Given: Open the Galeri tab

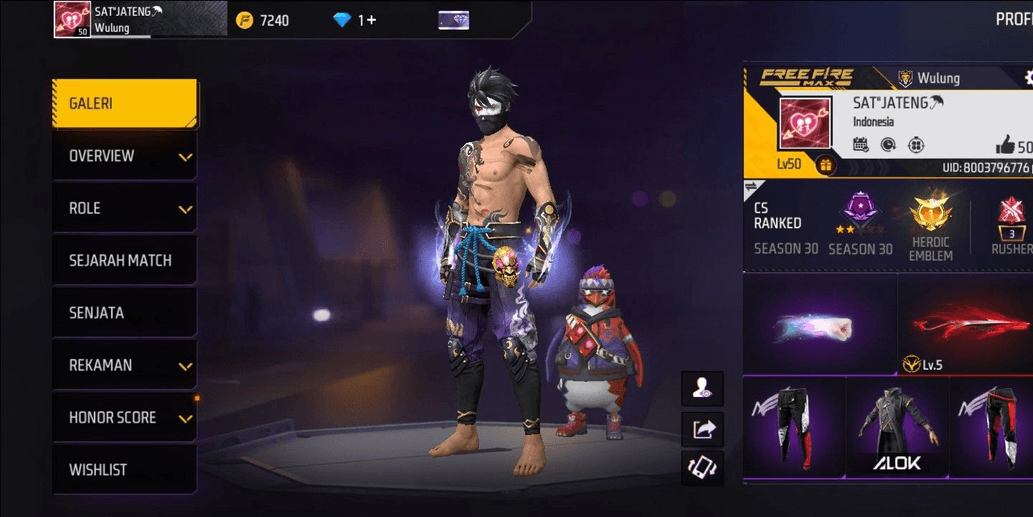Looking at the screenshot, I should [124, 104].
